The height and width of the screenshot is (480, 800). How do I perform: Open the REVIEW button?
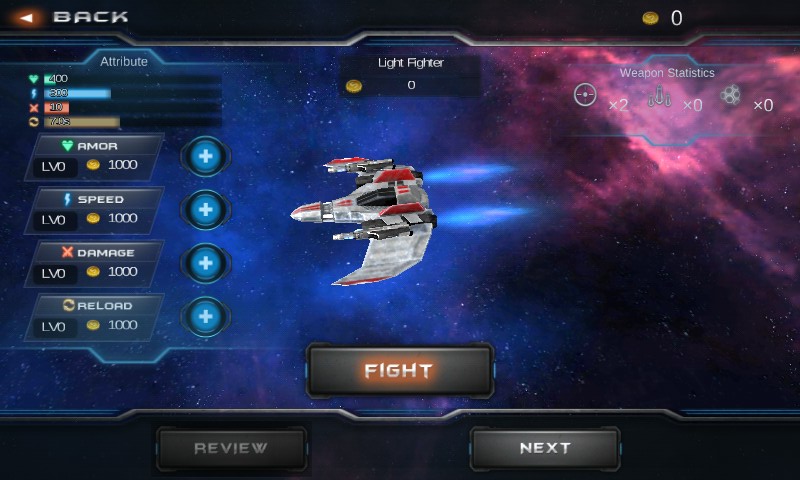pos(231,448)
